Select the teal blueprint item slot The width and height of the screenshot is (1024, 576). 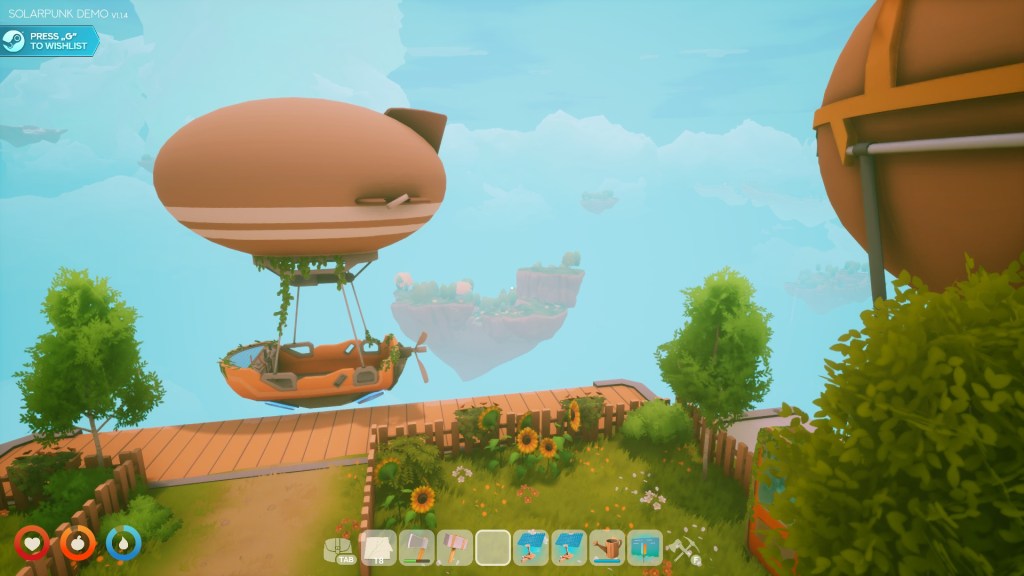pos(645,548)
